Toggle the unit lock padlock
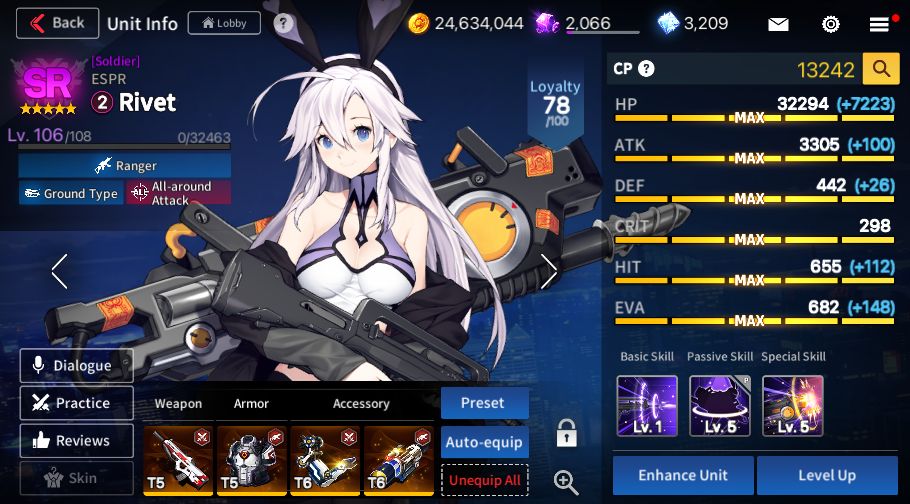Viewport: 910px width, 504px height. click(567, 434)
